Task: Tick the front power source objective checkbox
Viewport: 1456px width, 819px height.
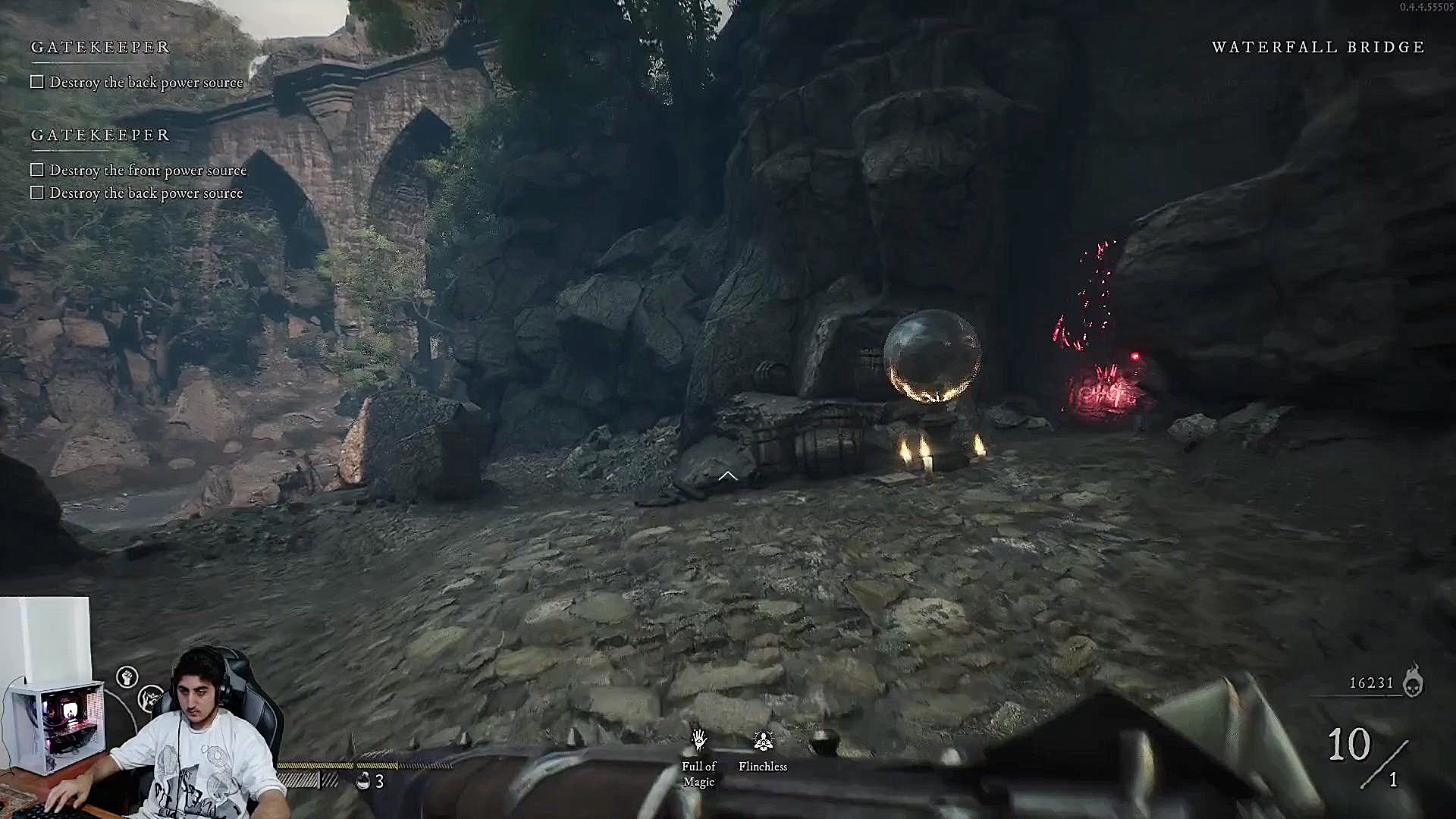Action: (37, 170)
